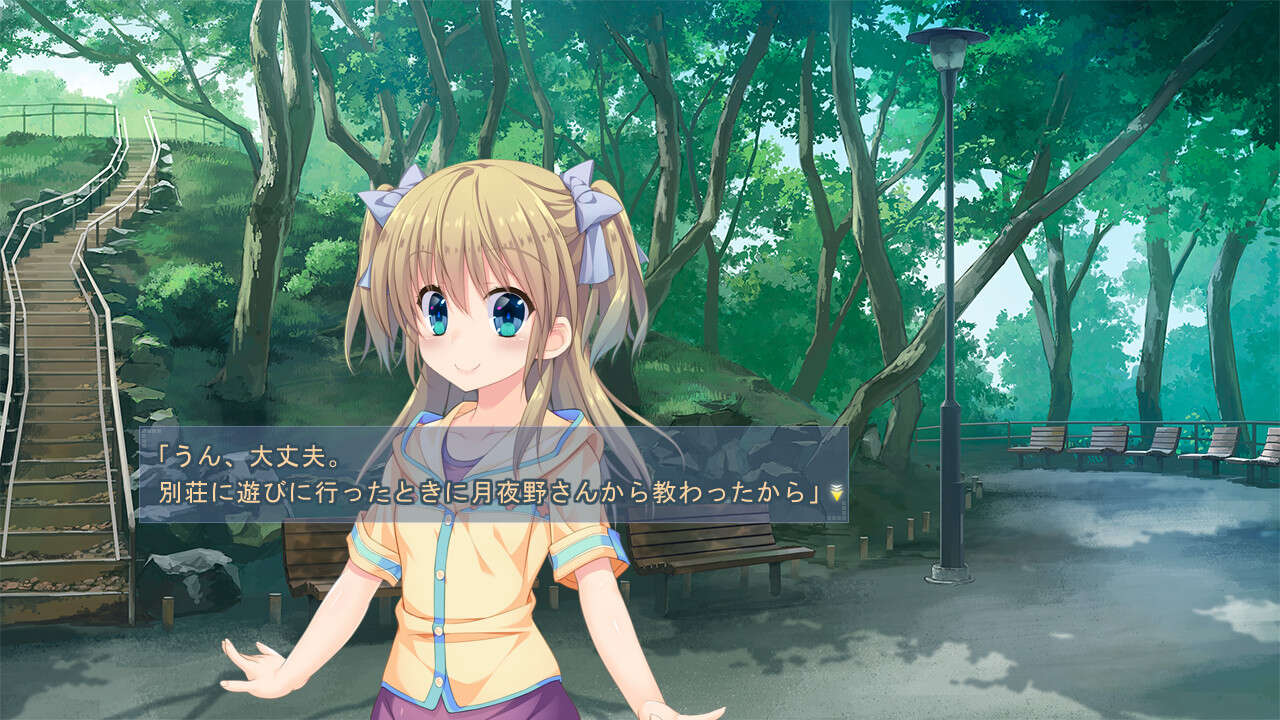Click the yellow advance-text arrow icon
Image resolution: width=1280 pixels, height=720 pixels.
(837, 496)
